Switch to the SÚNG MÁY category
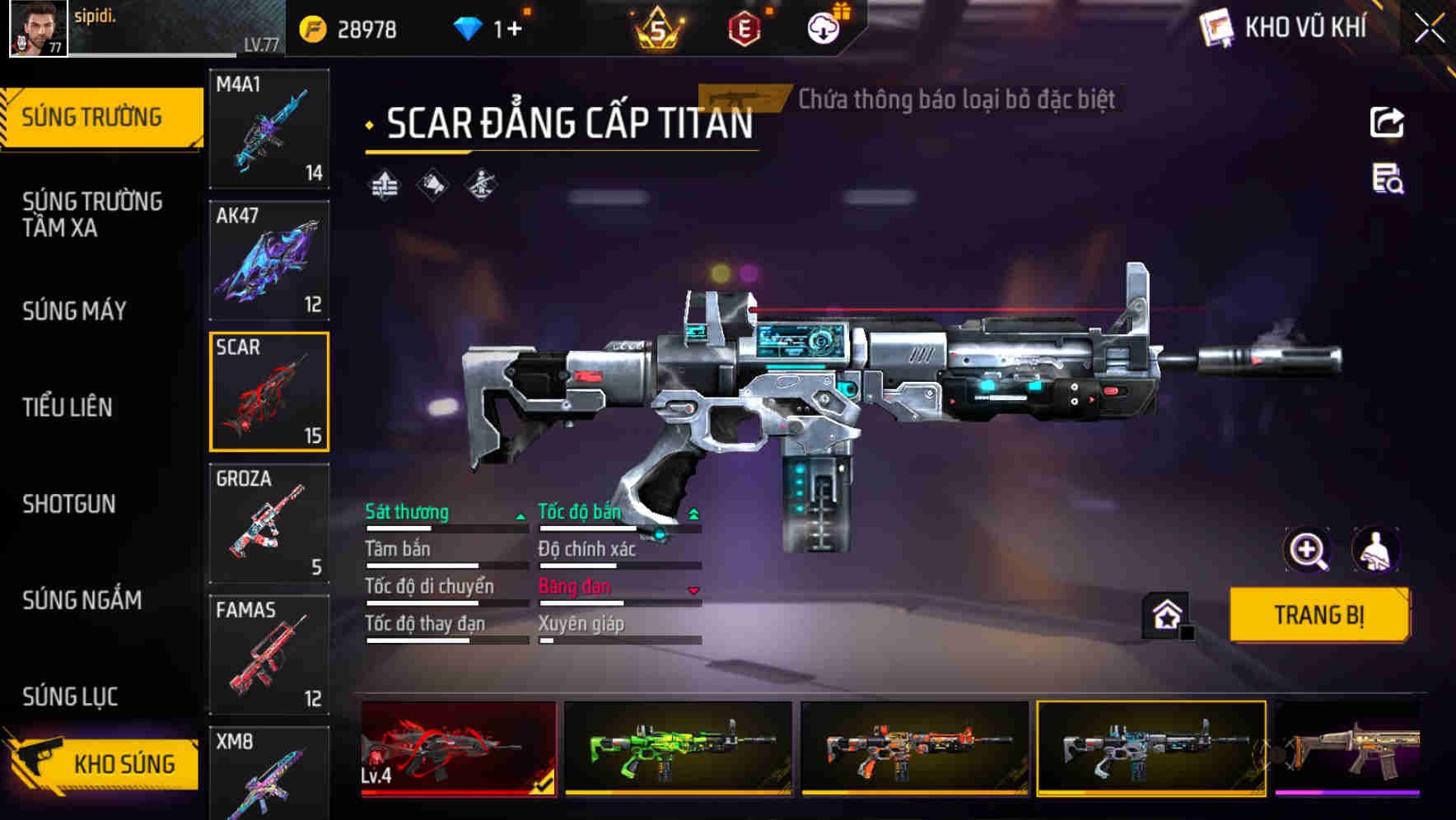 coord(74,311)
